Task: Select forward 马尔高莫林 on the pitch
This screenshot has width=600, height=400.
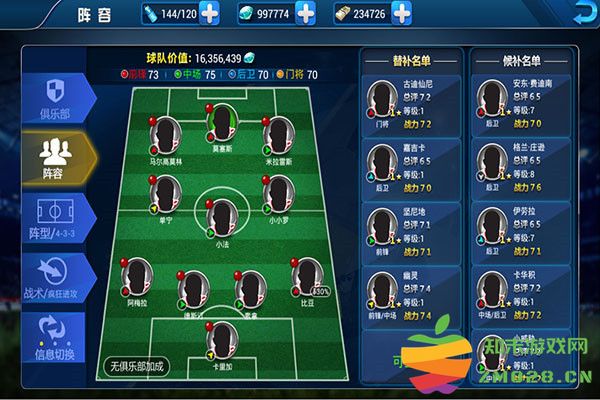Action: coord(167,134)
